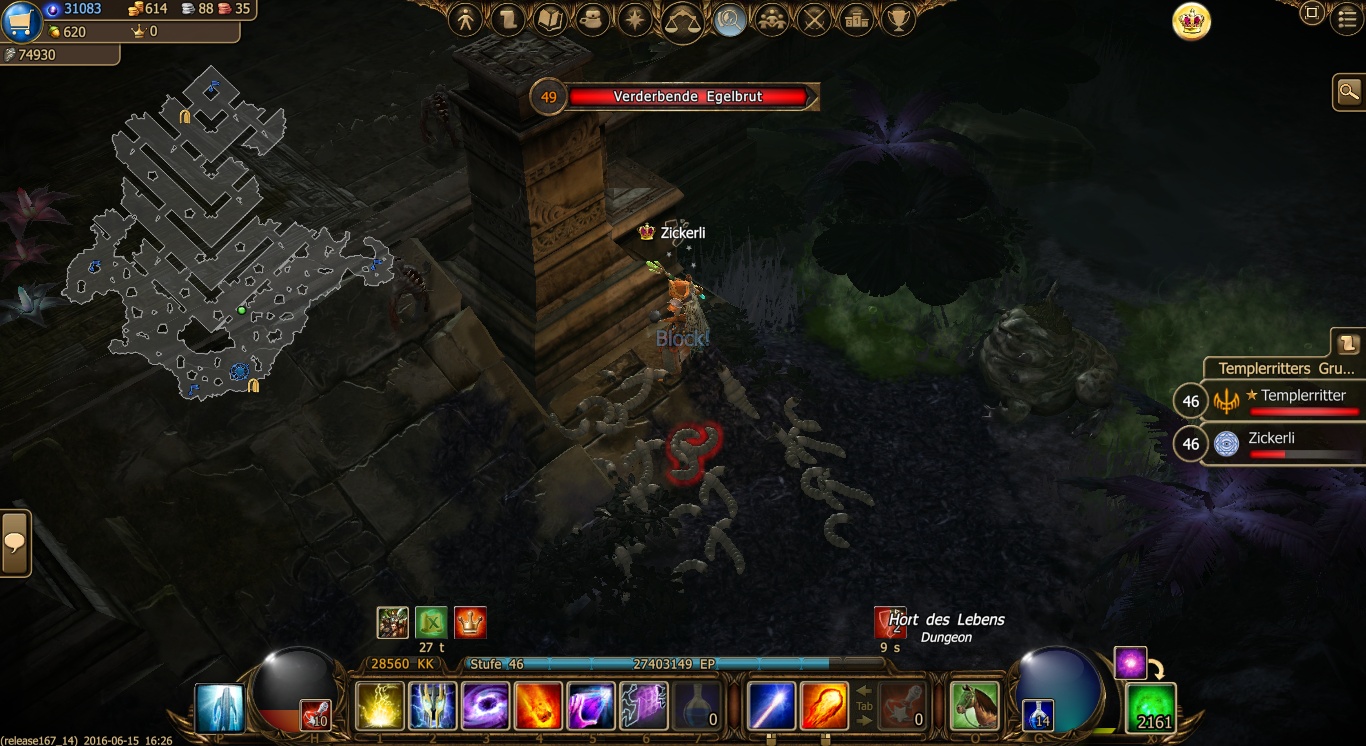Use the red healing potion slot
The height and width of the screenshot is (746, 1366).
pyautogui.click(x=316, y=714)
